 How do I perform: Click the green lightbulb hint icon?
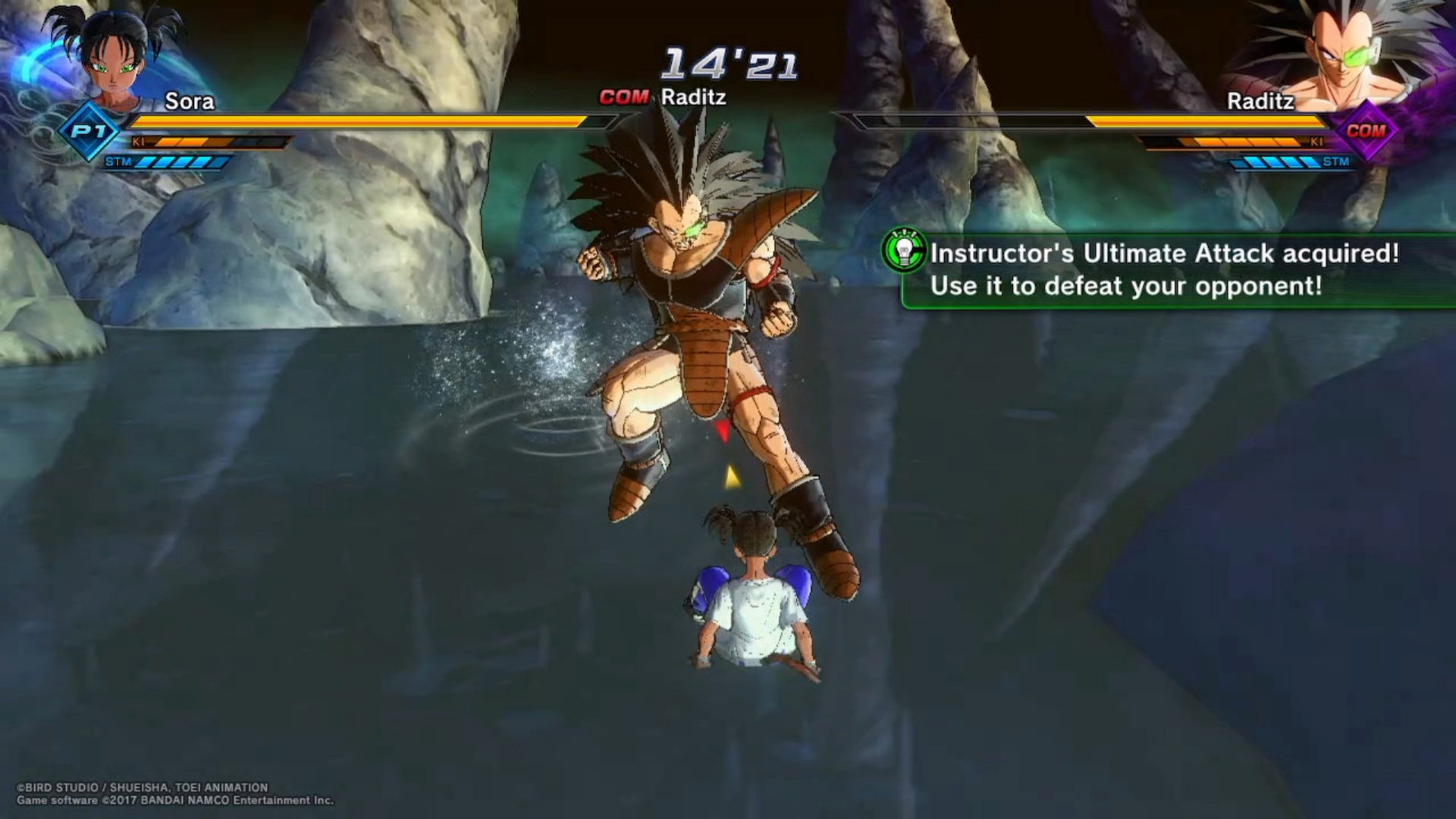[904, 251]
